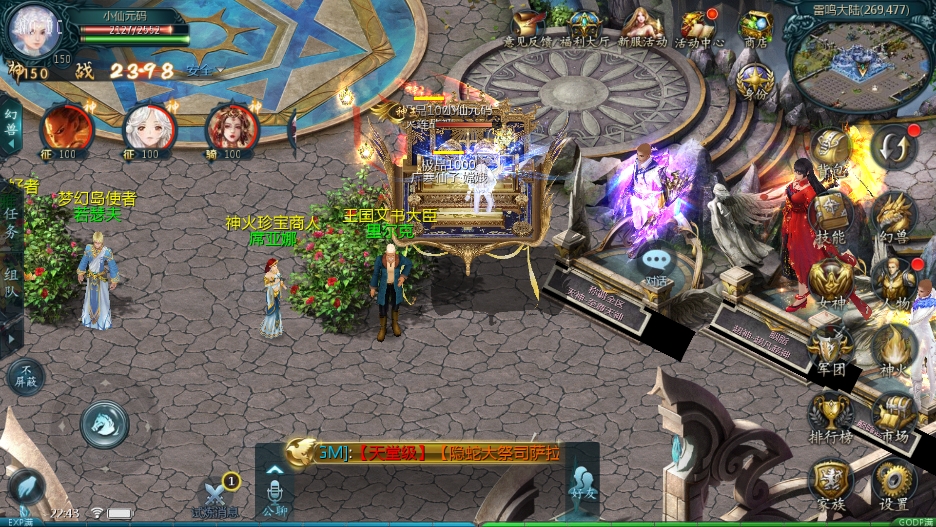Click the swap arrows menu toggle button
This screenshot has height=527, width=936.
coord(892,148)
